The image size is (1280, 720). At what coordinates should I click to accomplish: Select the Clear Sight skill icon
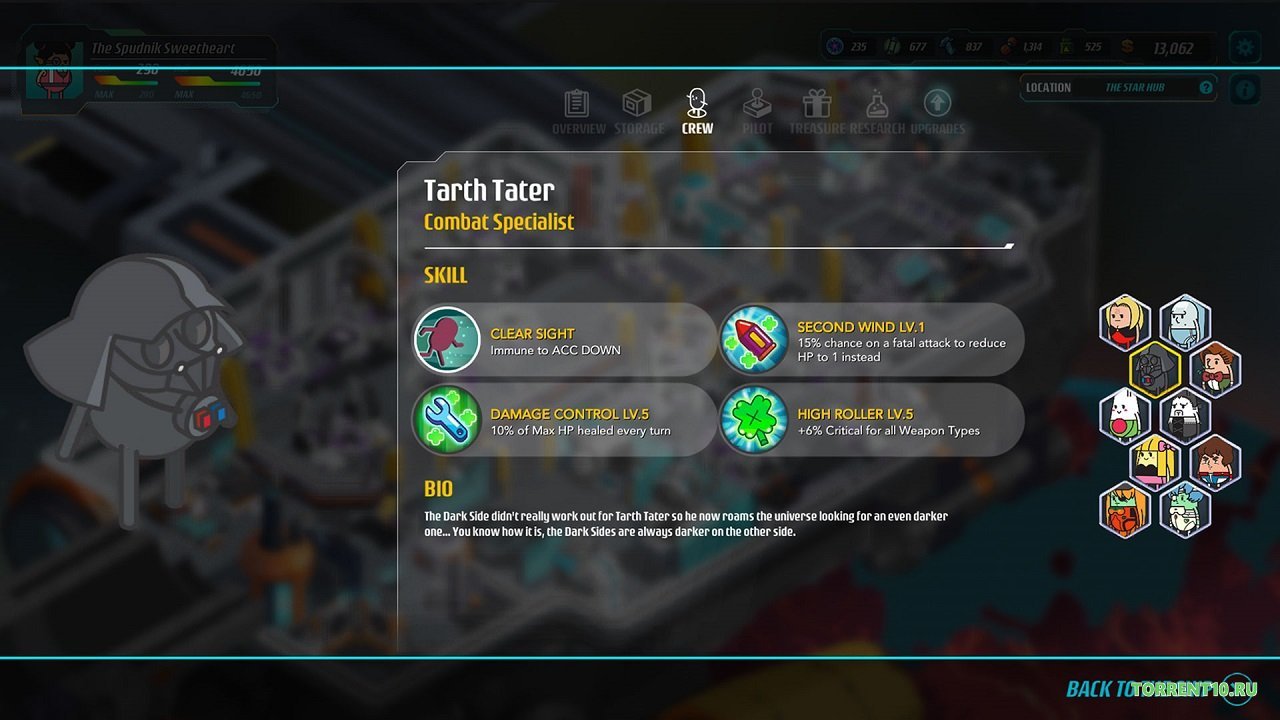click(447, 340)
